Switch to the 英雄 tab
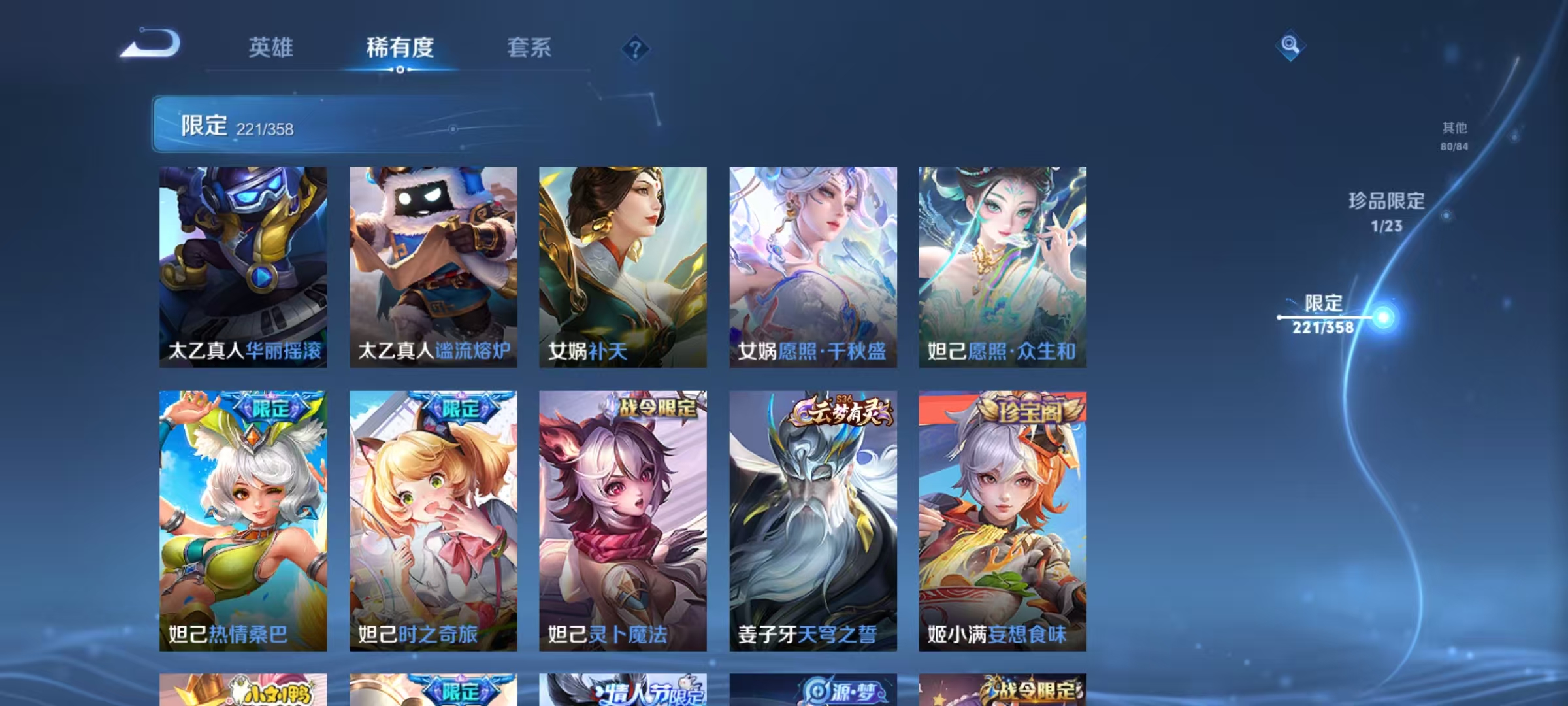1568x706 pixels. tap(272, 48)
